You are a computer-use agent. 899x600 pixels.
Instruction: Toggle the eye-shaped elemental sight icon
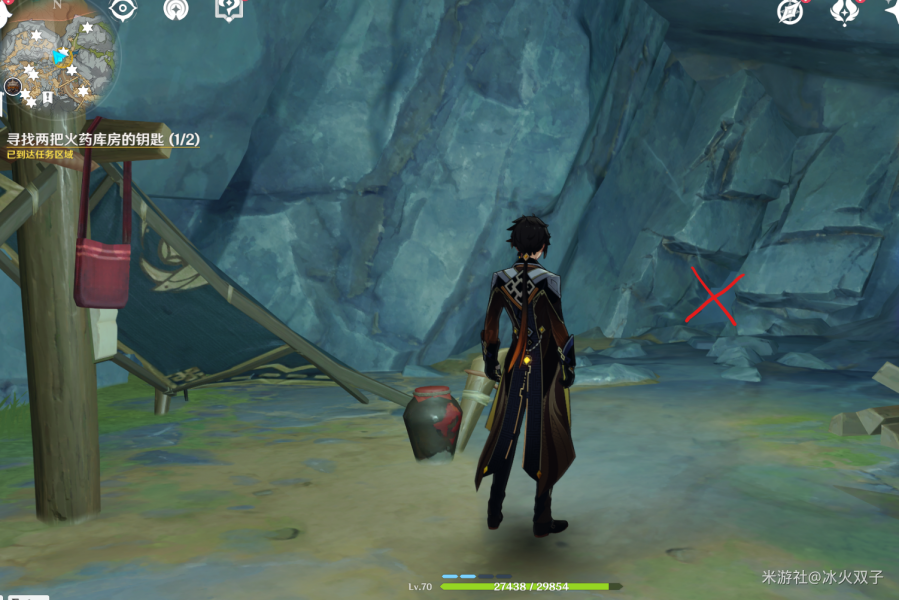click(123, 9)
